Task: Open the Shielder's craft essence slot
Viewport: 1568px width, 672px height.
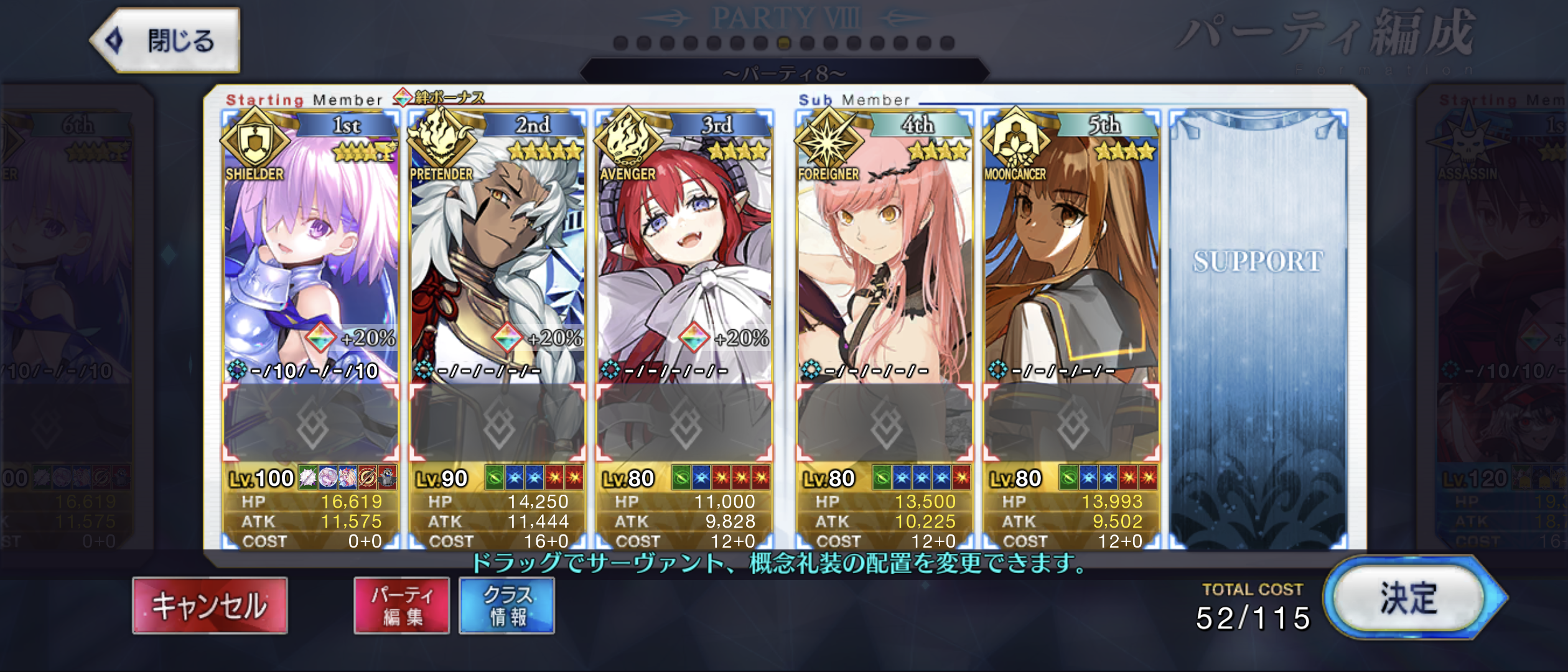Action: [311, 424]
